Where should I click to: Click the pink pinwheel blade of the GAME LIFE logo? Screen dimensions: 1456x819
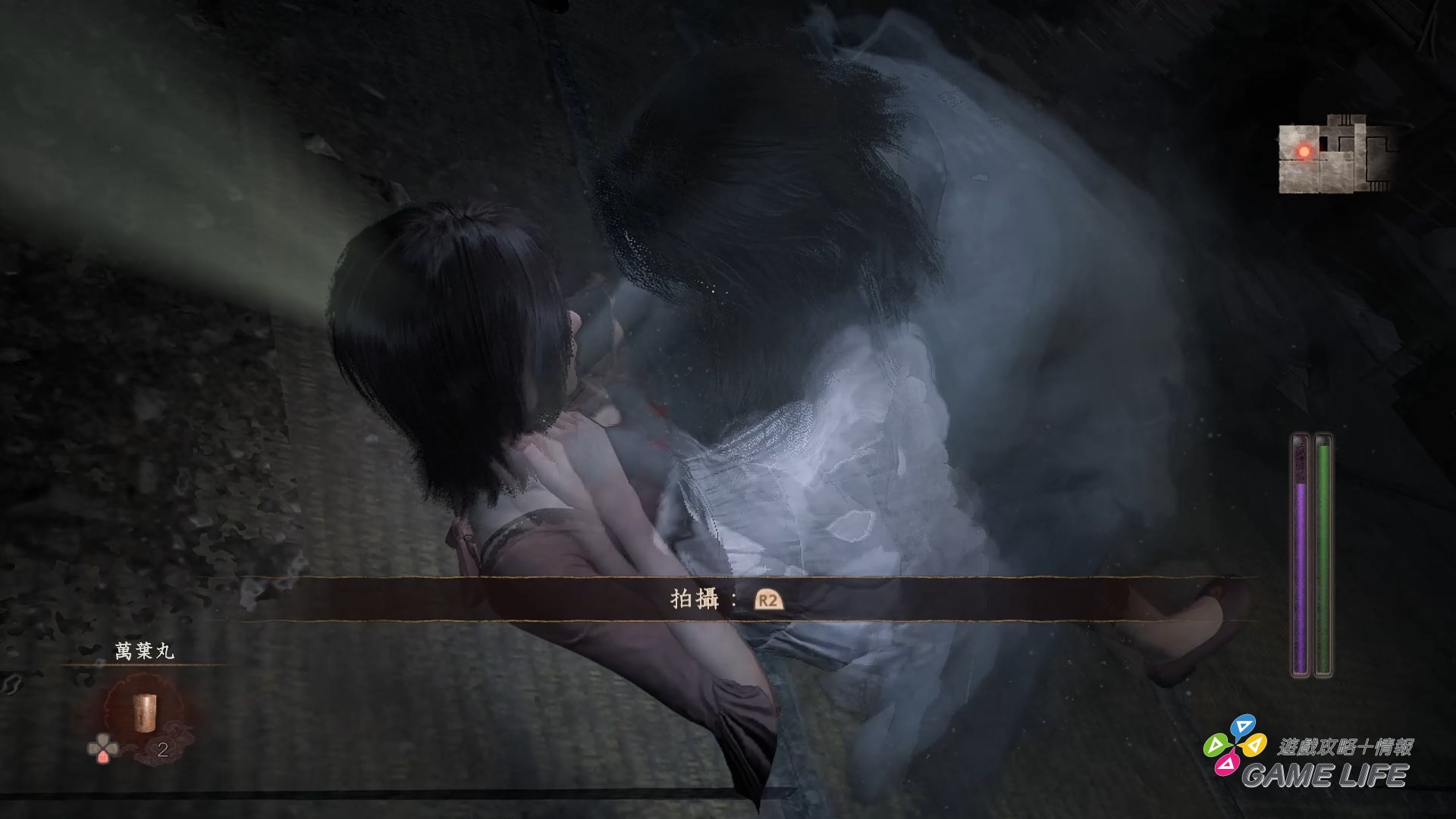(x=1227, y=764)
